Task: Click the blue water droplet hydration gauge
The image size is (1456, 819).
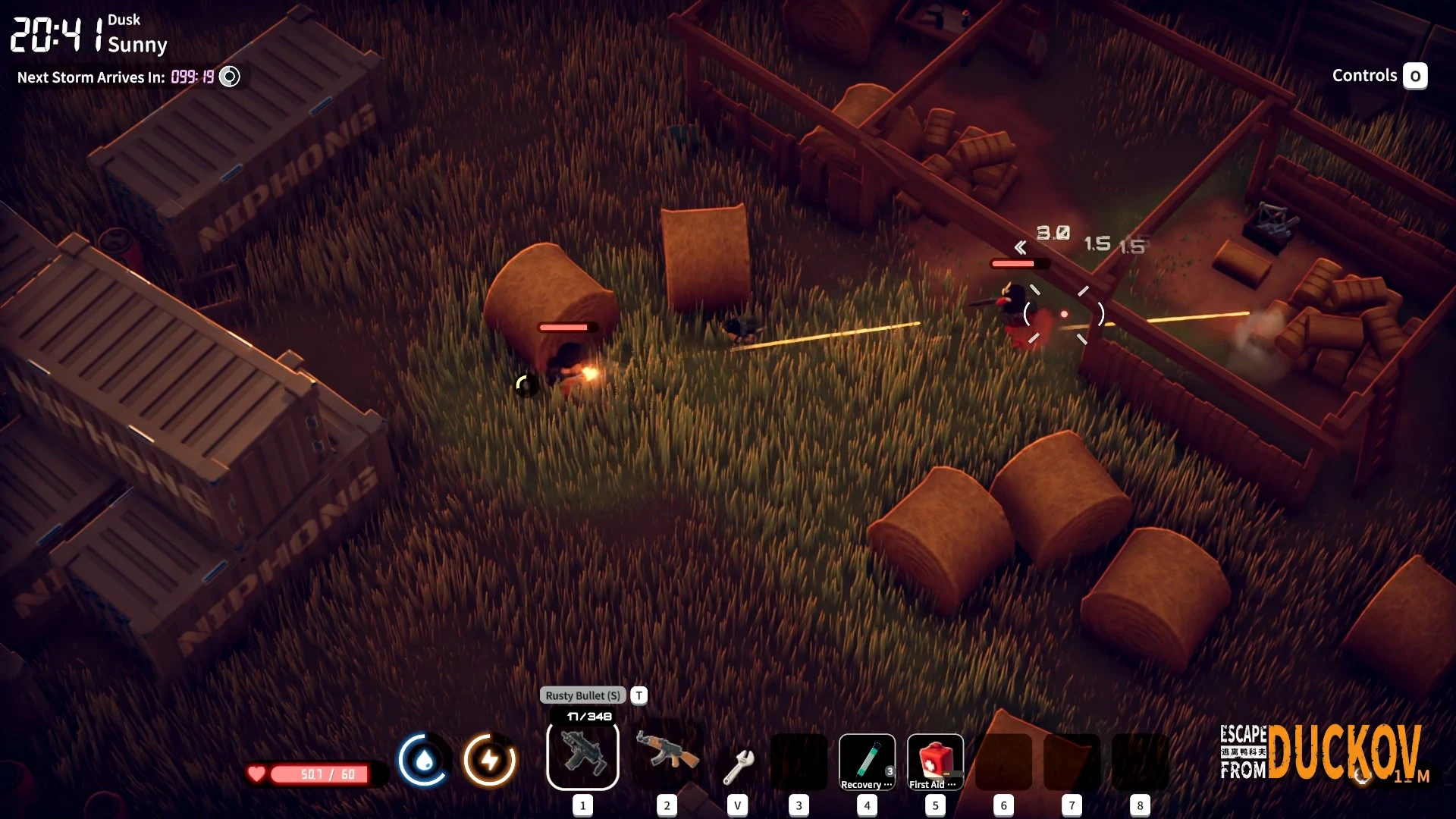Action: [x=424, y=759]
